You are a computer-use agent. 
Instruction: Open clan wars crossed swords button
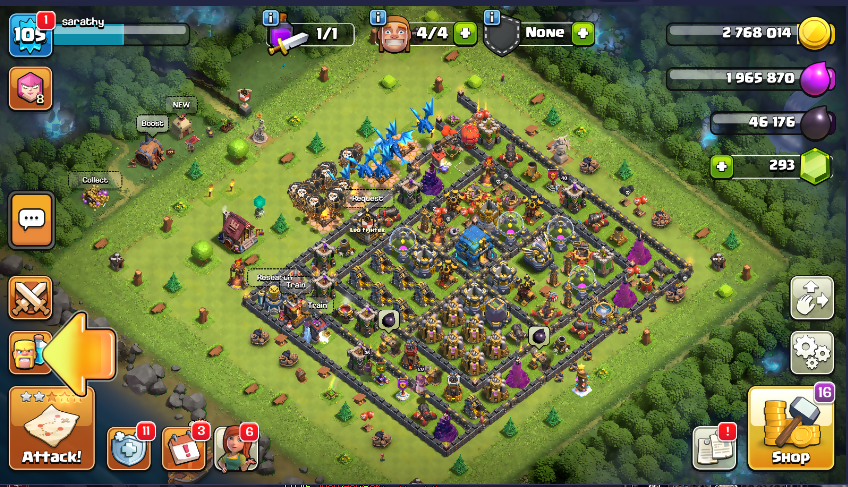click(31, 298)
